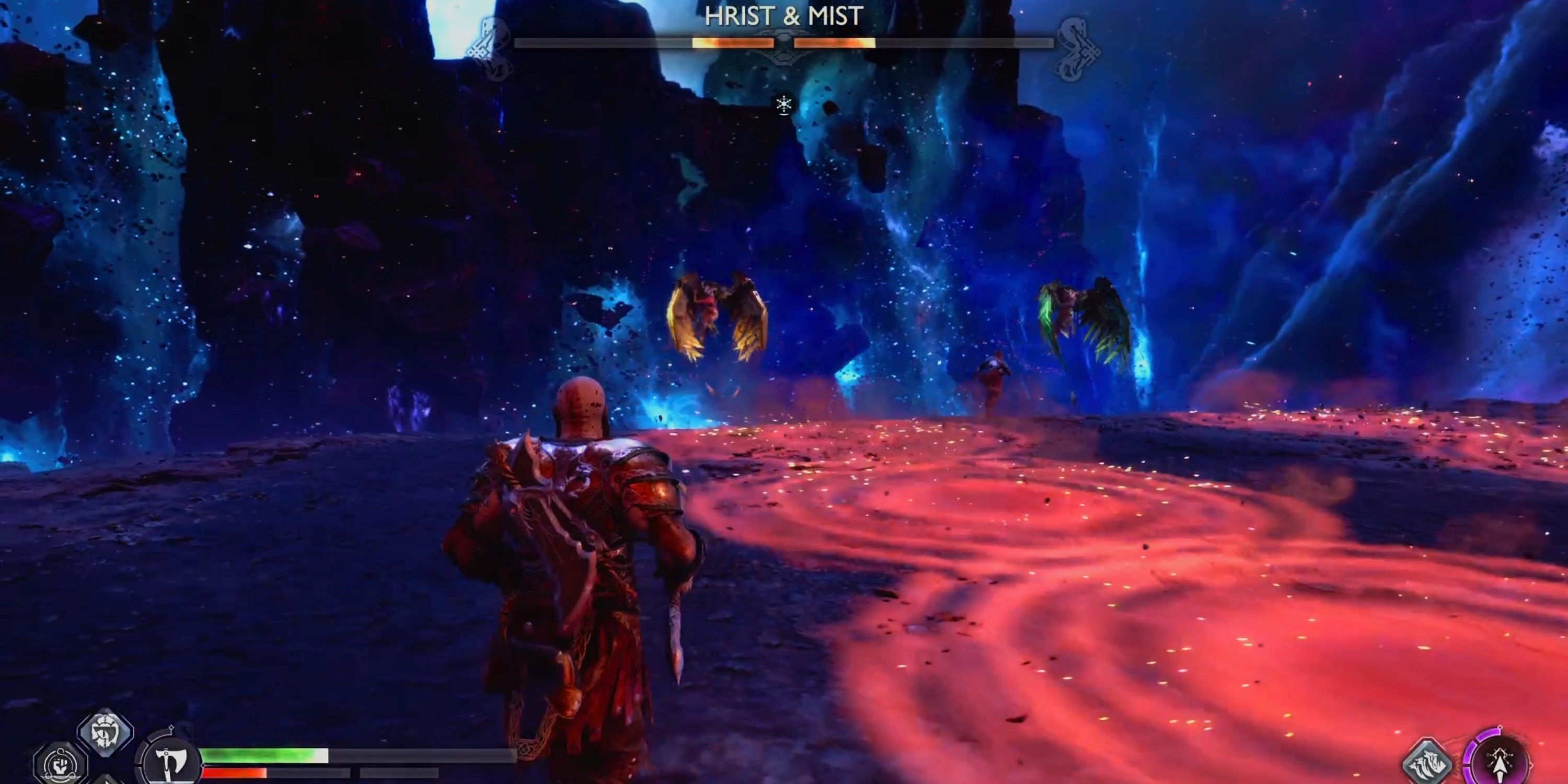Toggle the rage meter display
The image size is (1568, 784).
(244, 773)
